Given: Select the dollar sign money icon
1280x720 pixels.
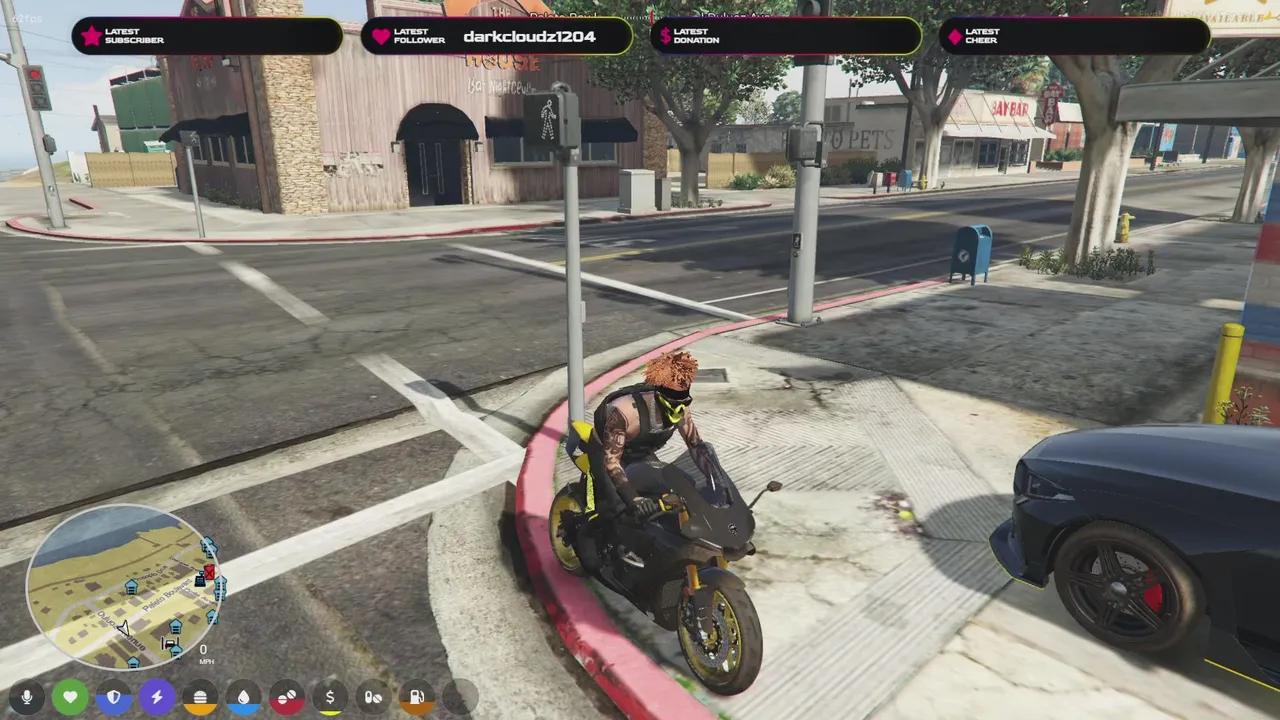Looking at the screenshot, I should (330, 697).
